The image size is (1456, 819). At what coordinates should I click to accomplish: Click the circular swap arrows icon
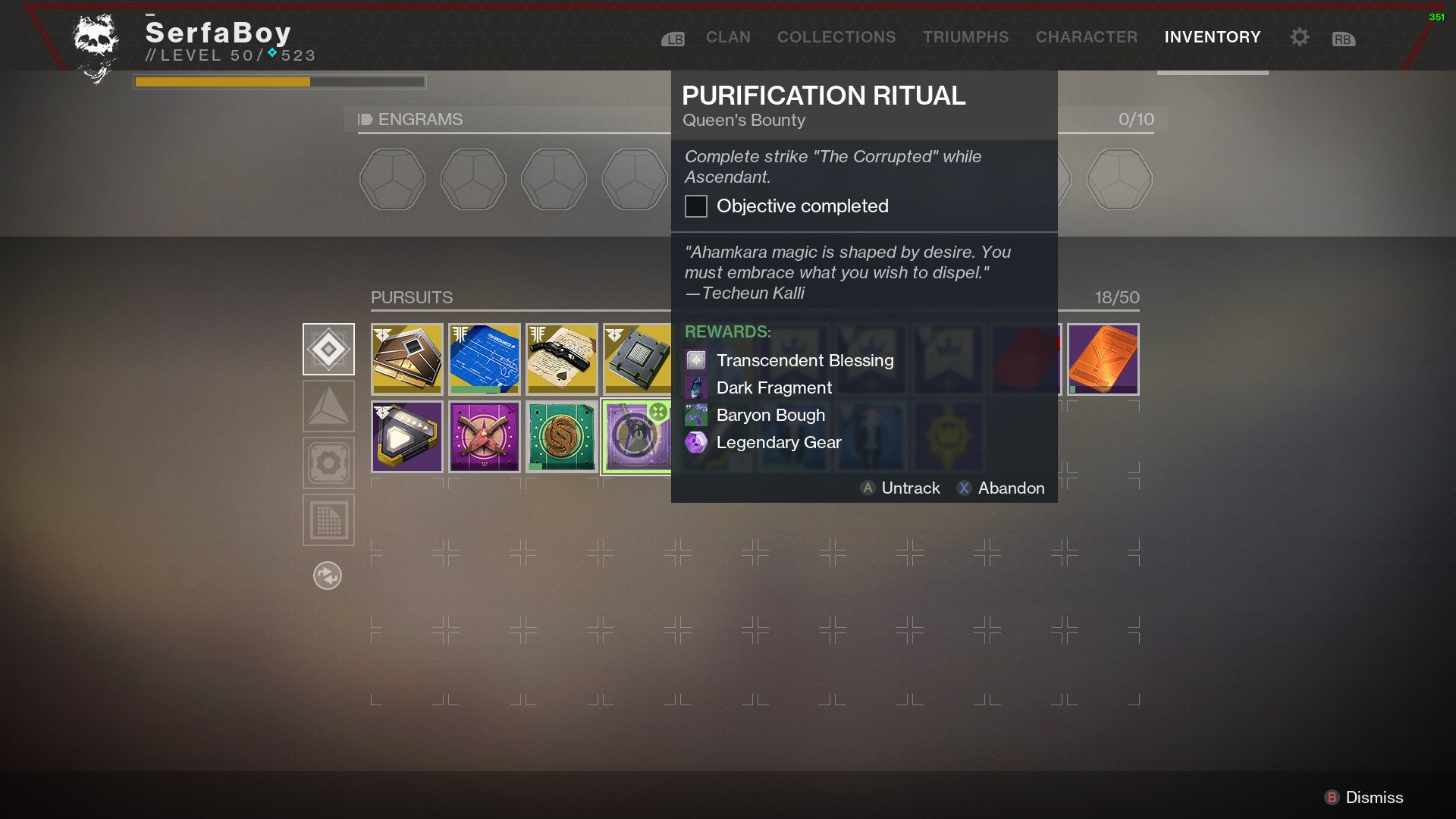[328, 576]
